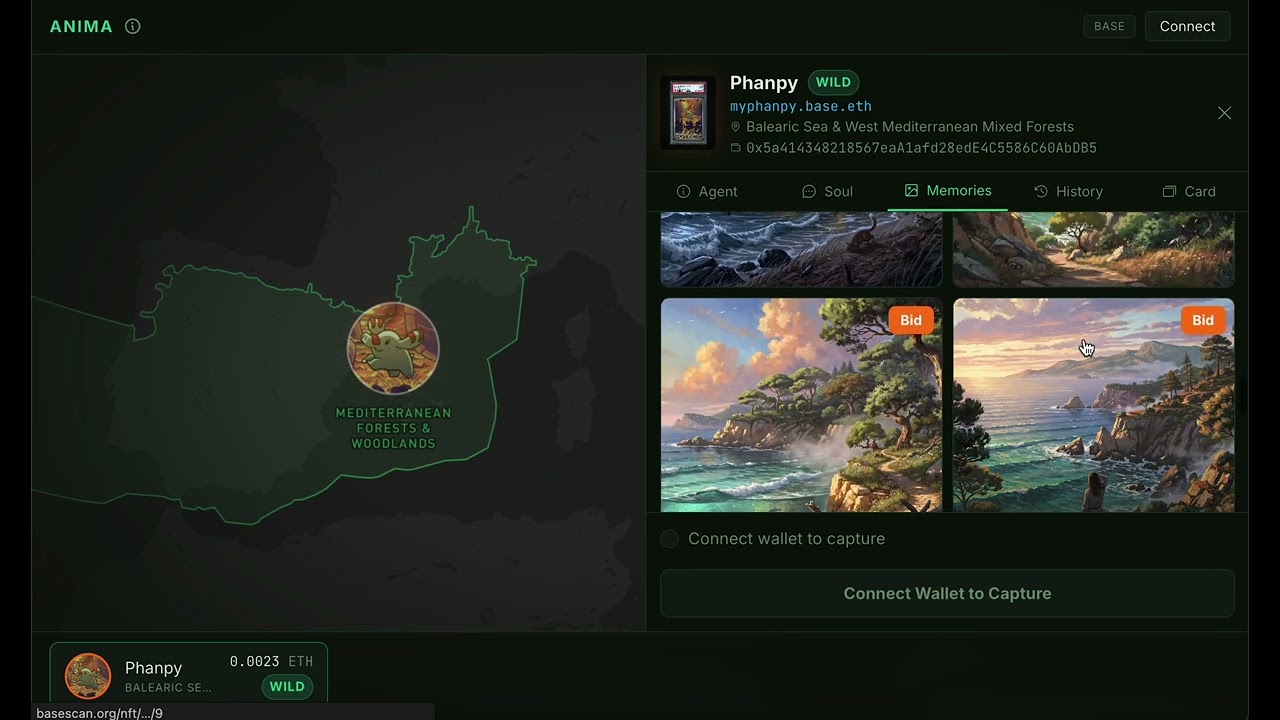Open the info icon beside ANIMA
The image size is (1280, 720).
tap(132, 27)
